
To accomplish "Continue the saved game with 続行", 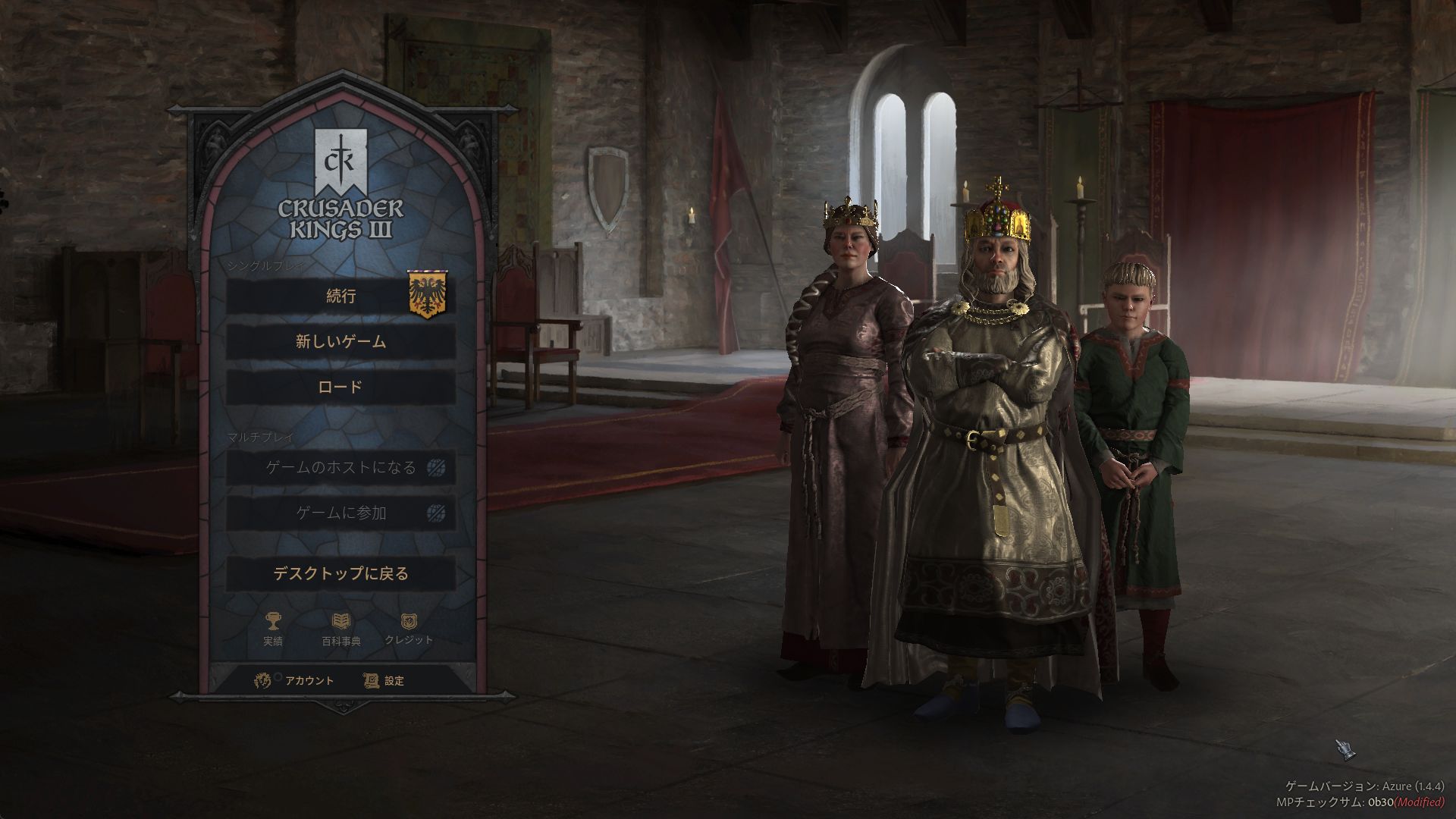I will pos(340,297).
